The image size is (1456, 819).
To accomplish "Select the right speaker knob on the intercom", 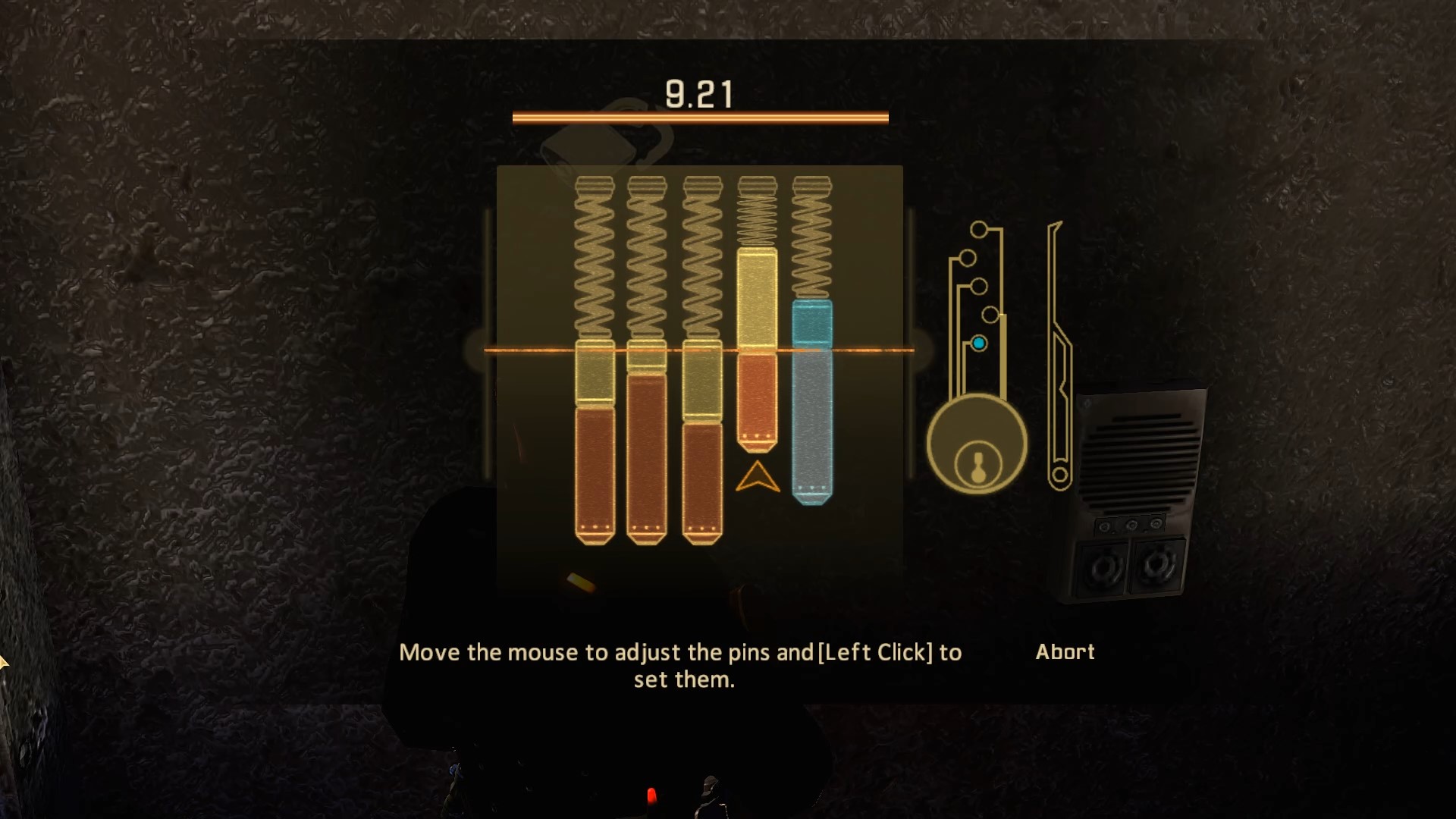I will 1154,563.
